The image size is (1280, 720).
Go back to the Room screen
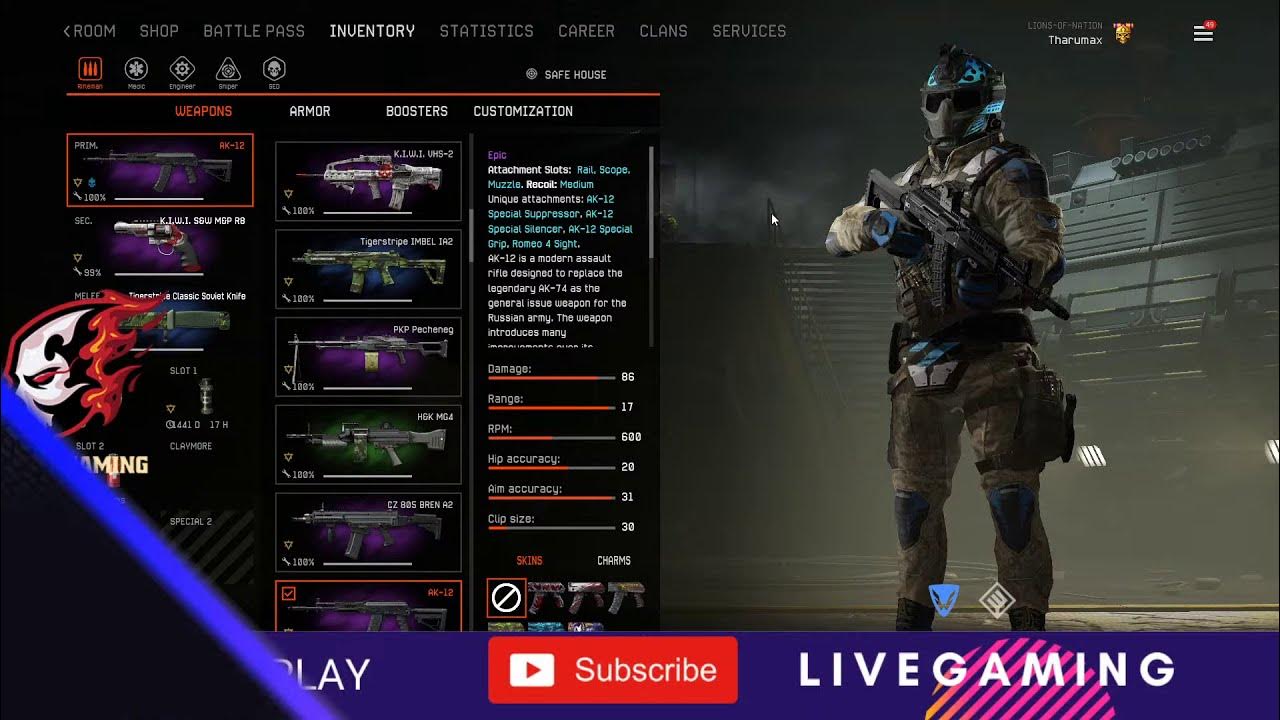pyautogui.click(x=90, y=31)
